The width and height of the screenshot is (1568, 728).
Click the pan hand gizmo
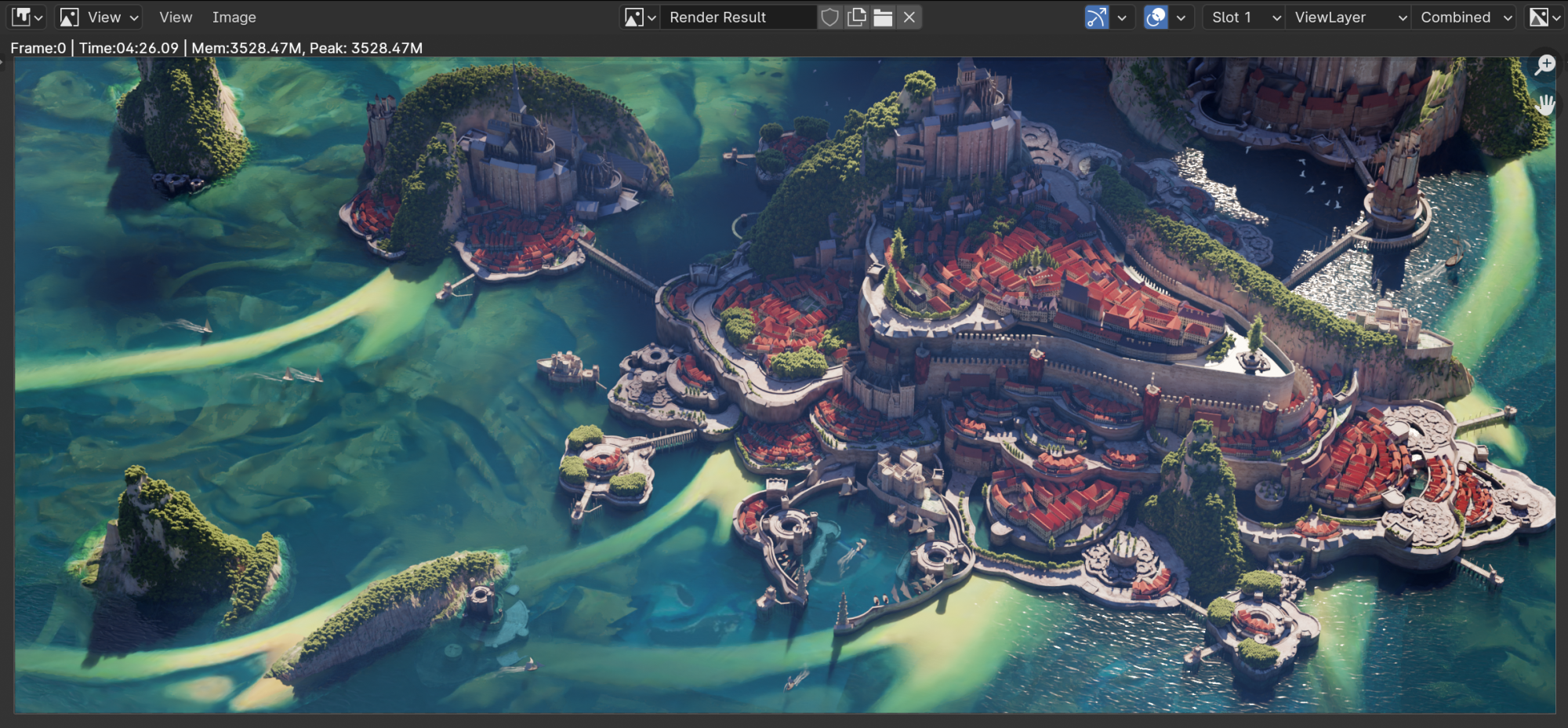pyautogui.click(x=1544, y=104)
